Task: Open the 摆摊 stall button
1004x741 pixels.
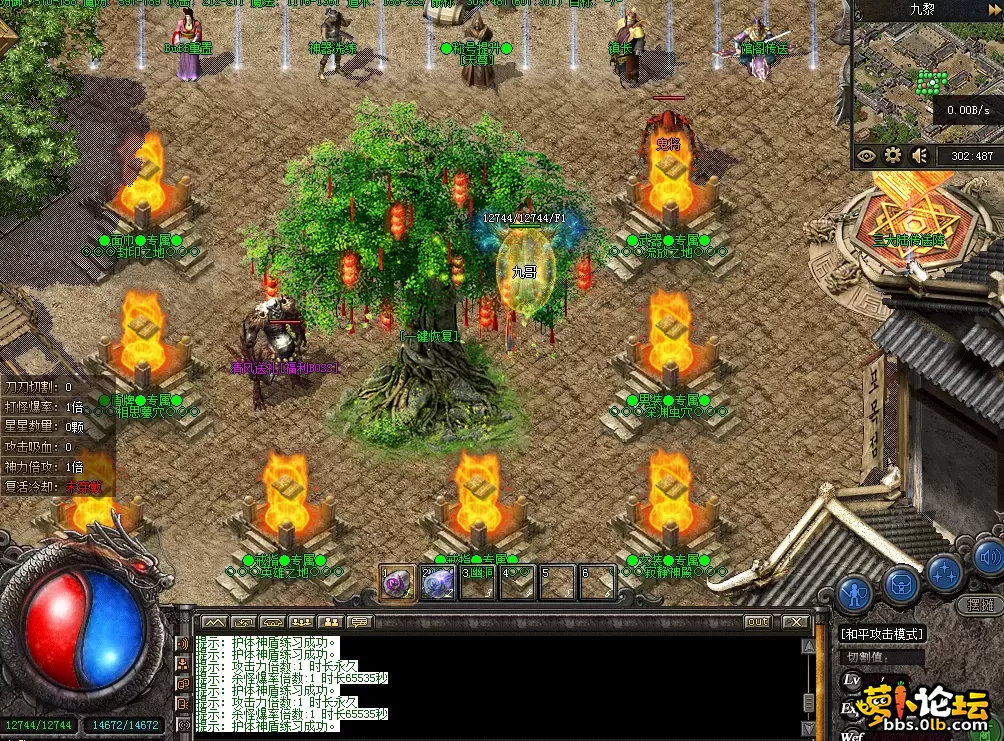Action: pyautogui.click(x=980, y=605)
